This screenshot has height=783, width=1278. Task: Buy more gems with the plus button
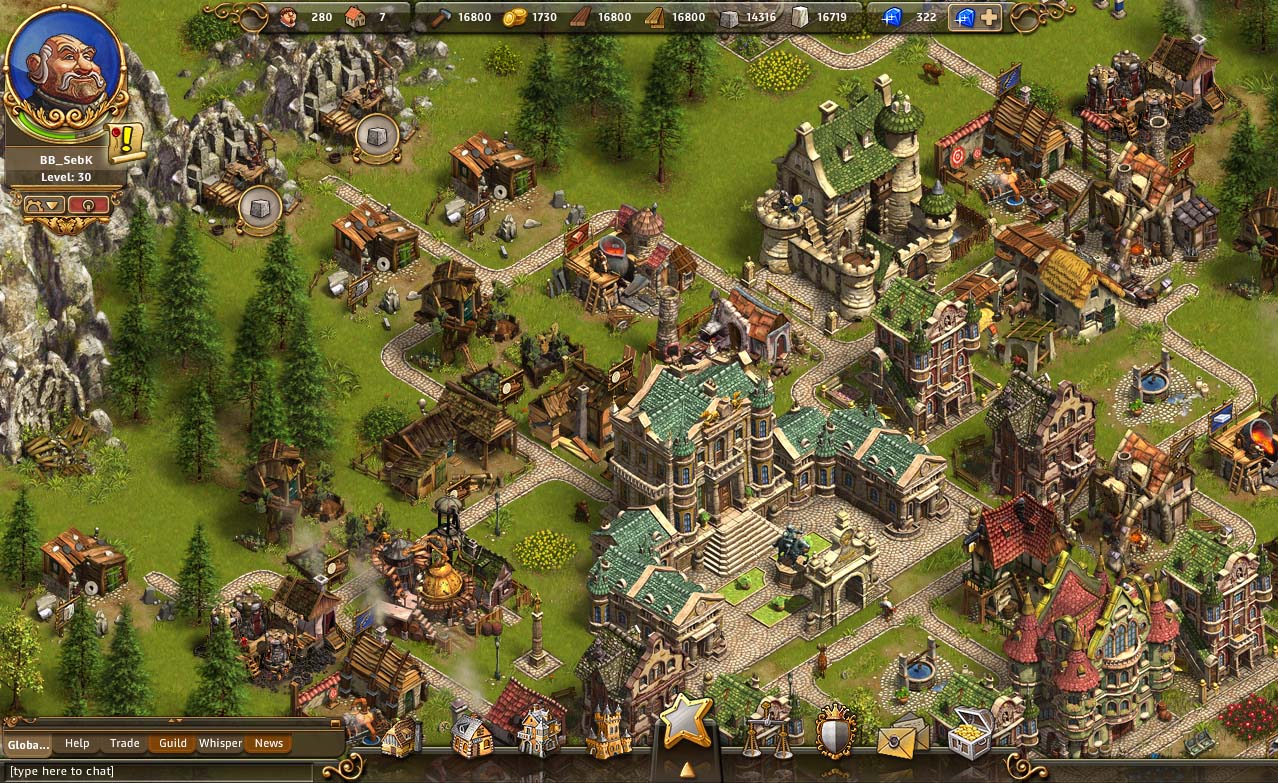pyautogui.click(x=988, y=17)
